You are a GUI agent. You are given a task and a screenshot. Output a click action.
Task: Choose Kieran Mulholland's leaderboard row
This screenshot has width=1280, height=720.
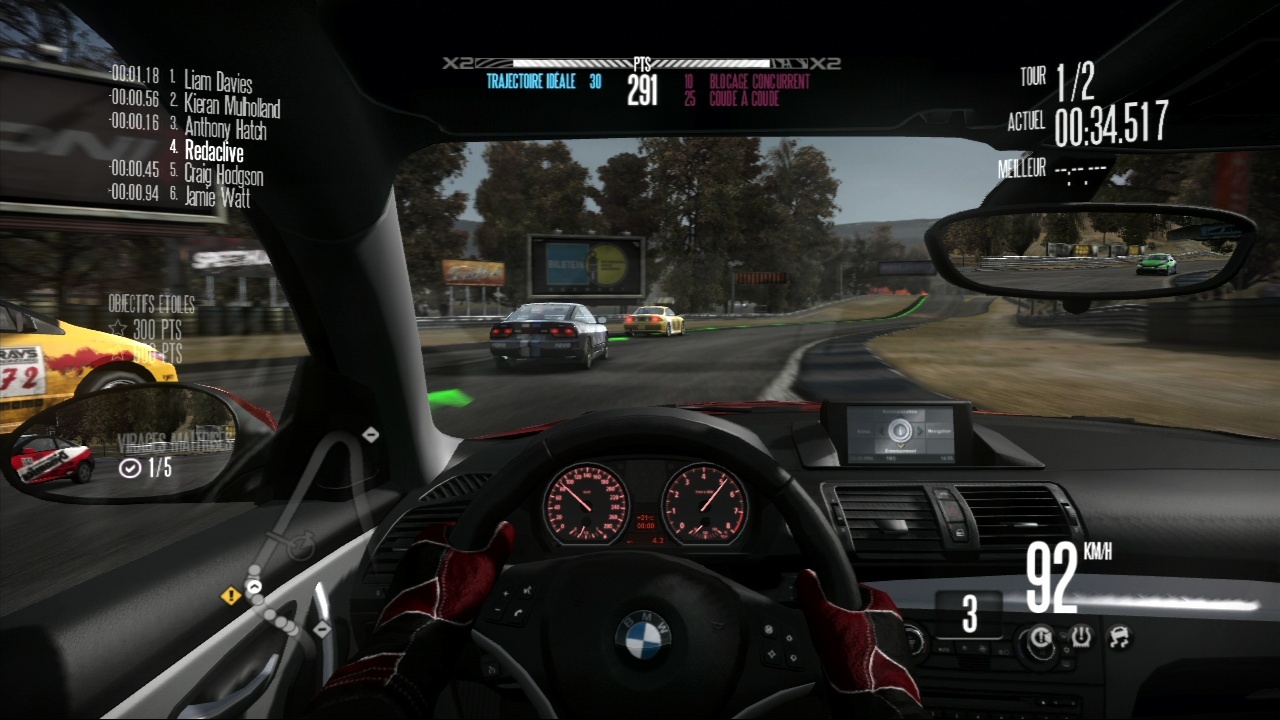(x=231, y=104)
